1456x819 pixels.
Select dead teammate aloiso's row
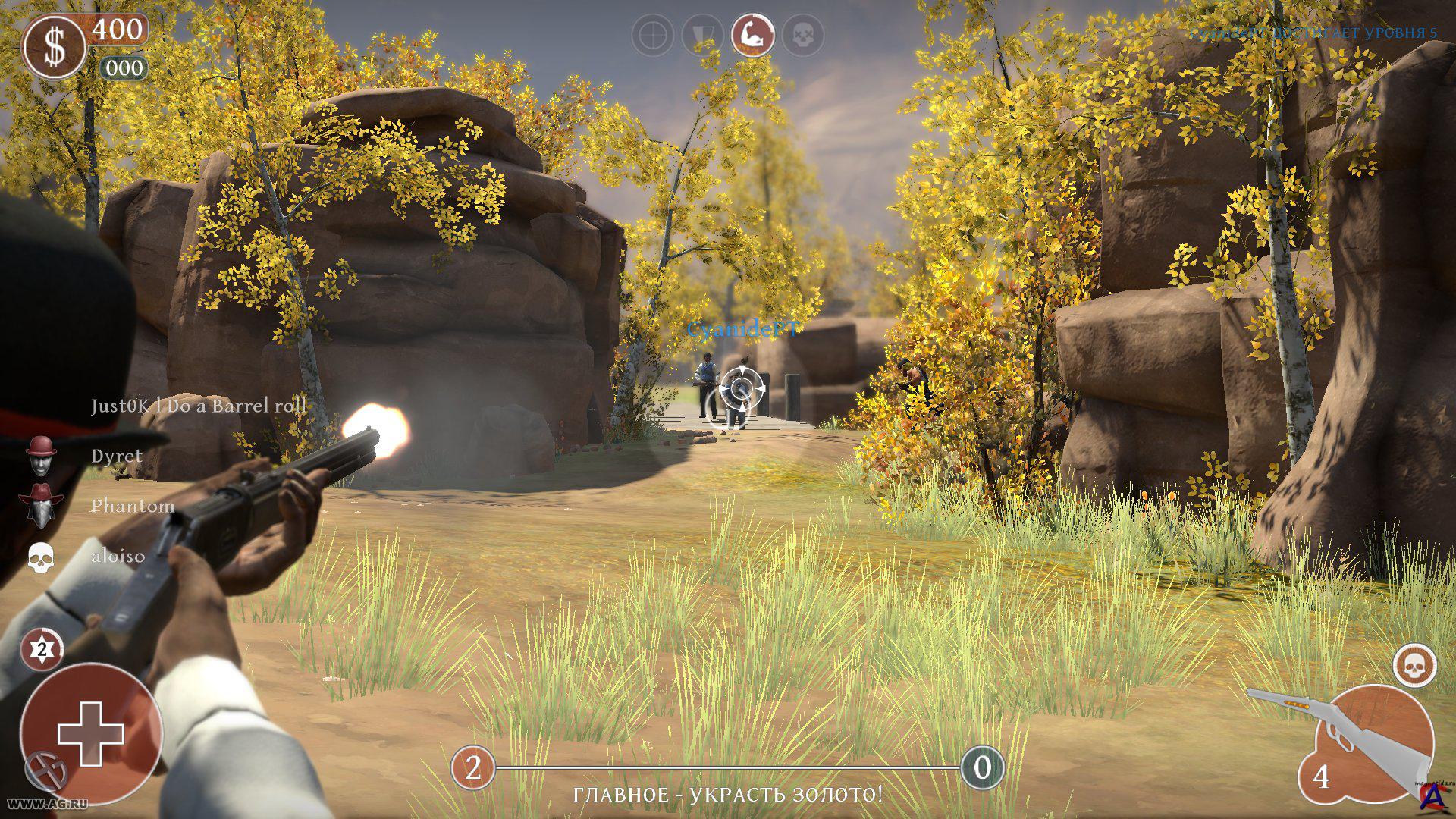(x=118, y=556)
